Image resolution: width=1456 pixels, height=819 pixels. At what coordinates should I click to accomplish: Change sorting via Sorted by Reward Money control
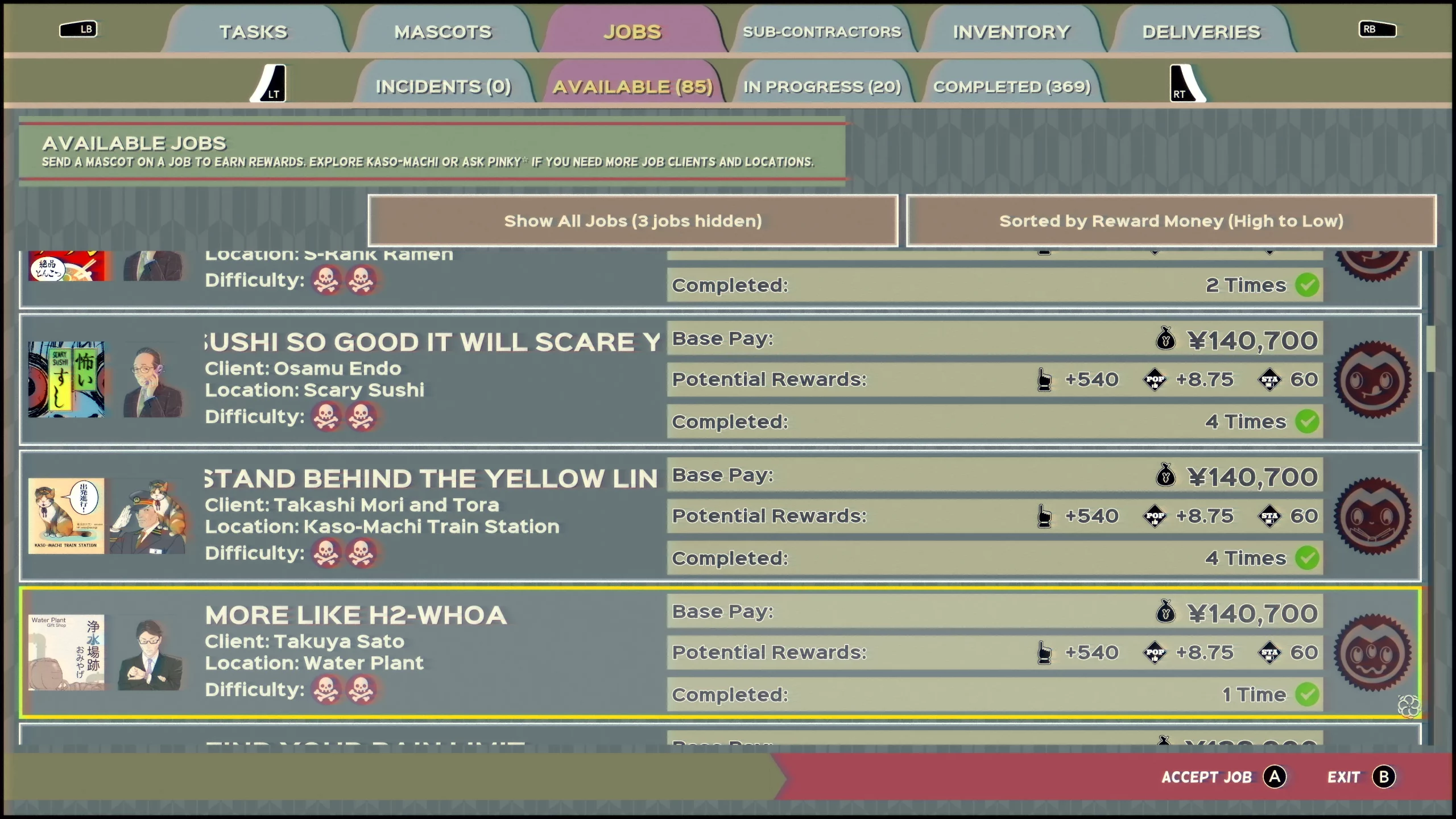(1170, 221)
